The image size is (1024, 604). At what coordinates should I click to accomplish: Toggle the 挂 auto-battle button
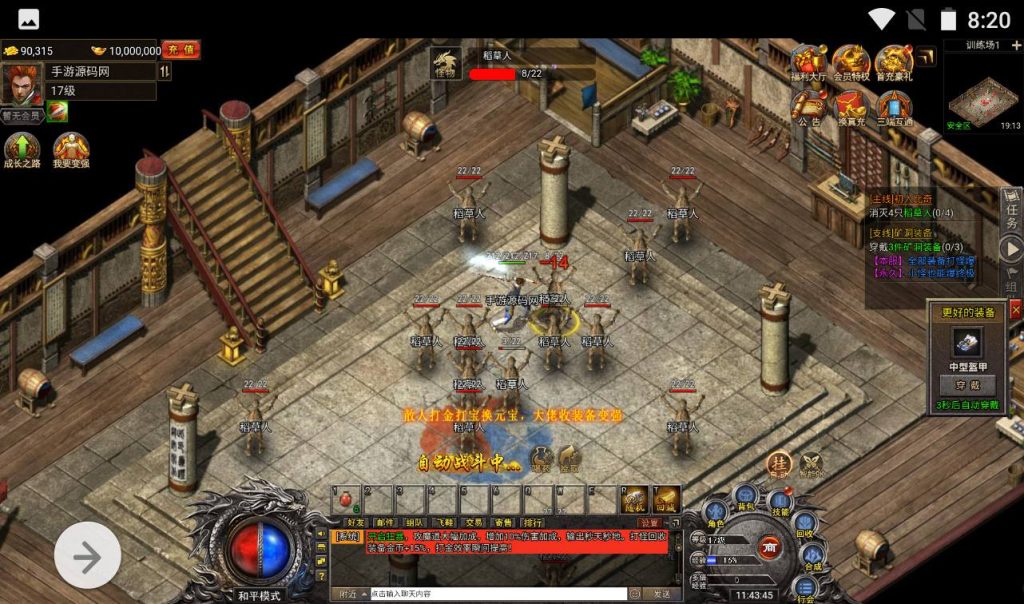[780, 463]
